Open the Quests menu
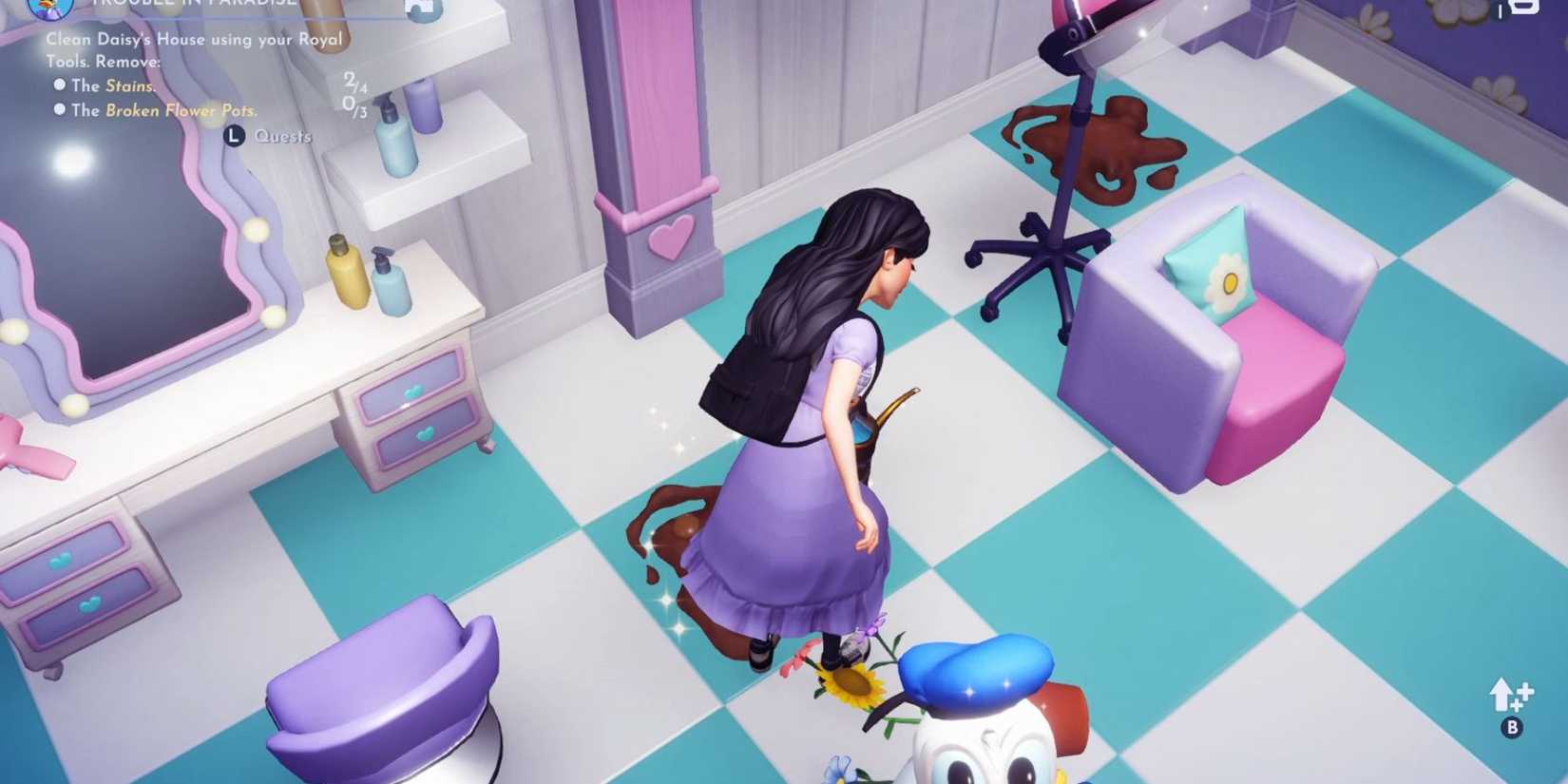 [282, 136]
